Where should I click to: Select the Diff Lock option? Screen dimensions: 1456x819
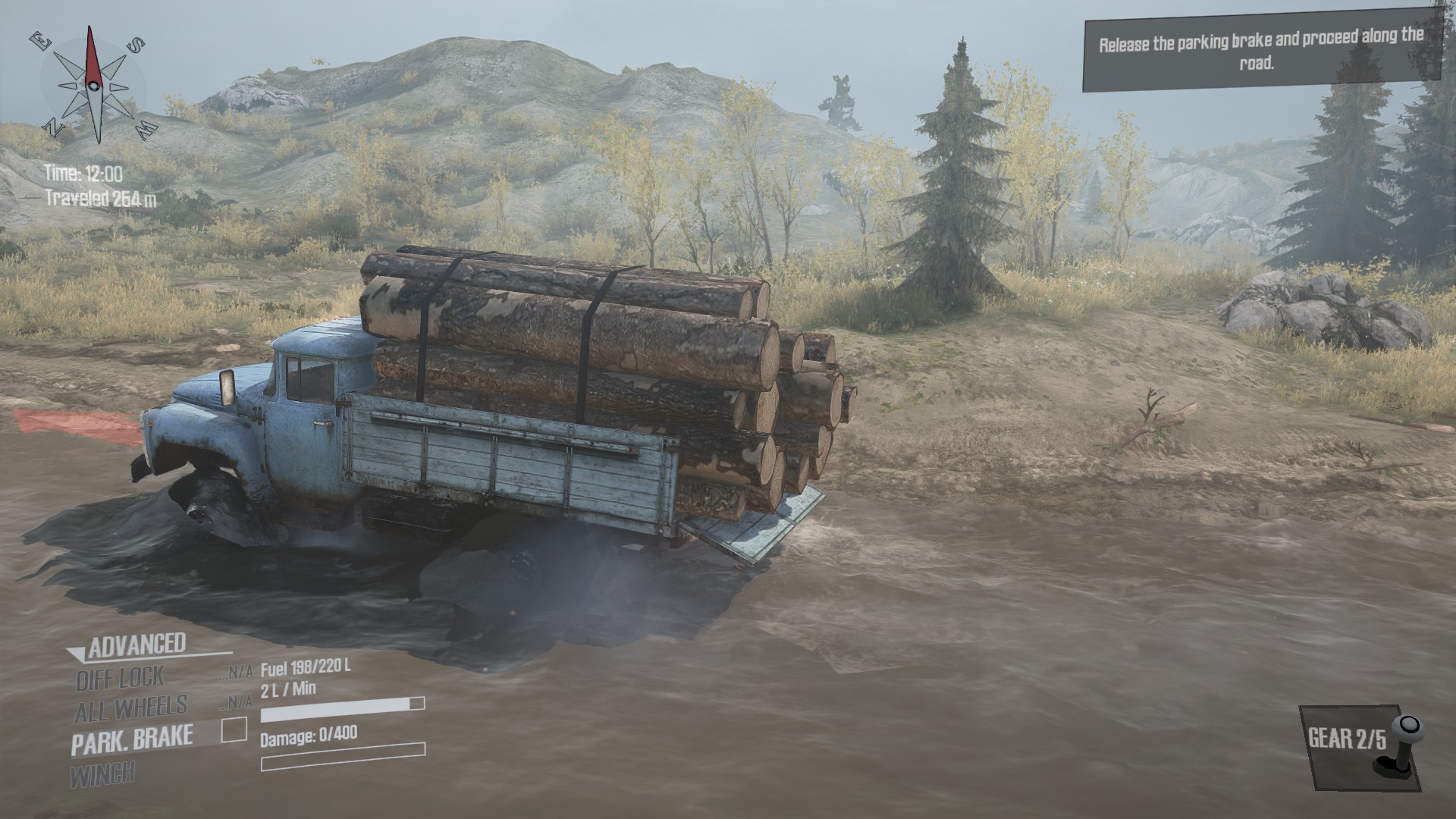tap(120, 678)
